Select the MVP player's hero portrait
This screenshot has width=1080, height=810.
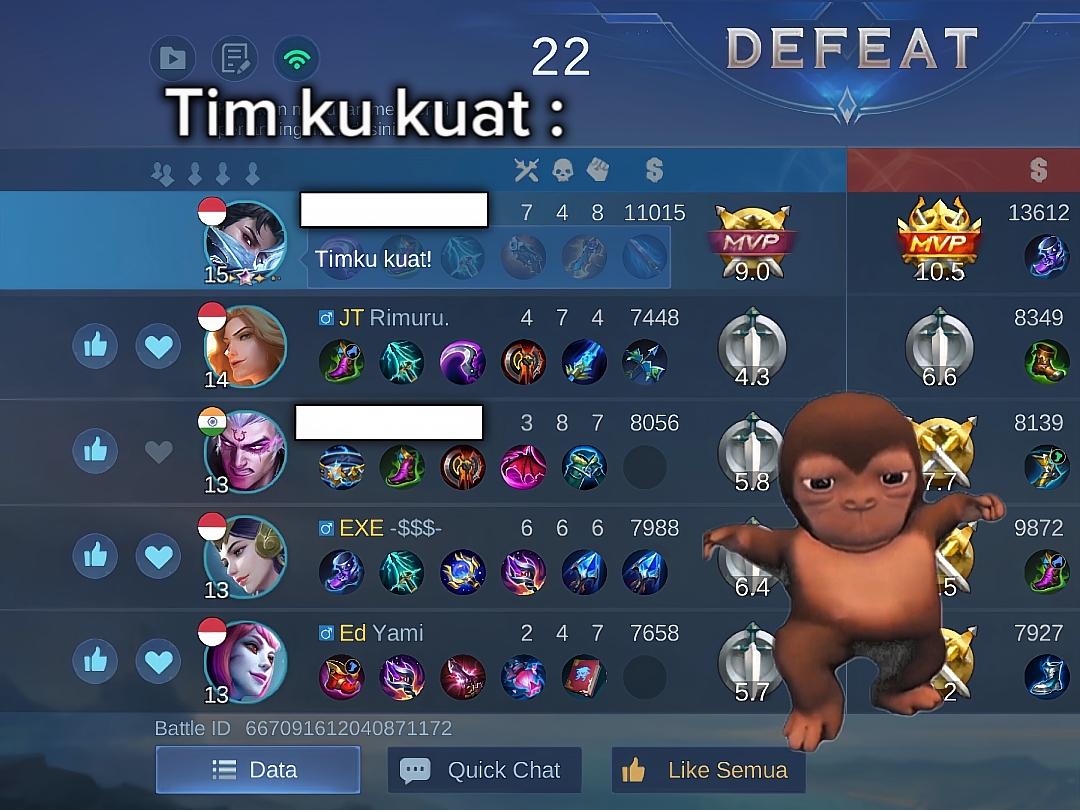[245, 242]
